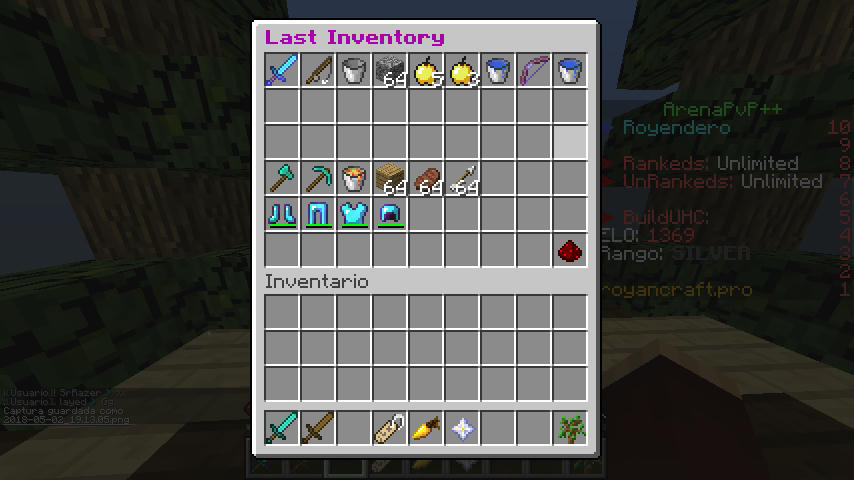
Task: Select the diamond helmet
Action: pos(391,215)
